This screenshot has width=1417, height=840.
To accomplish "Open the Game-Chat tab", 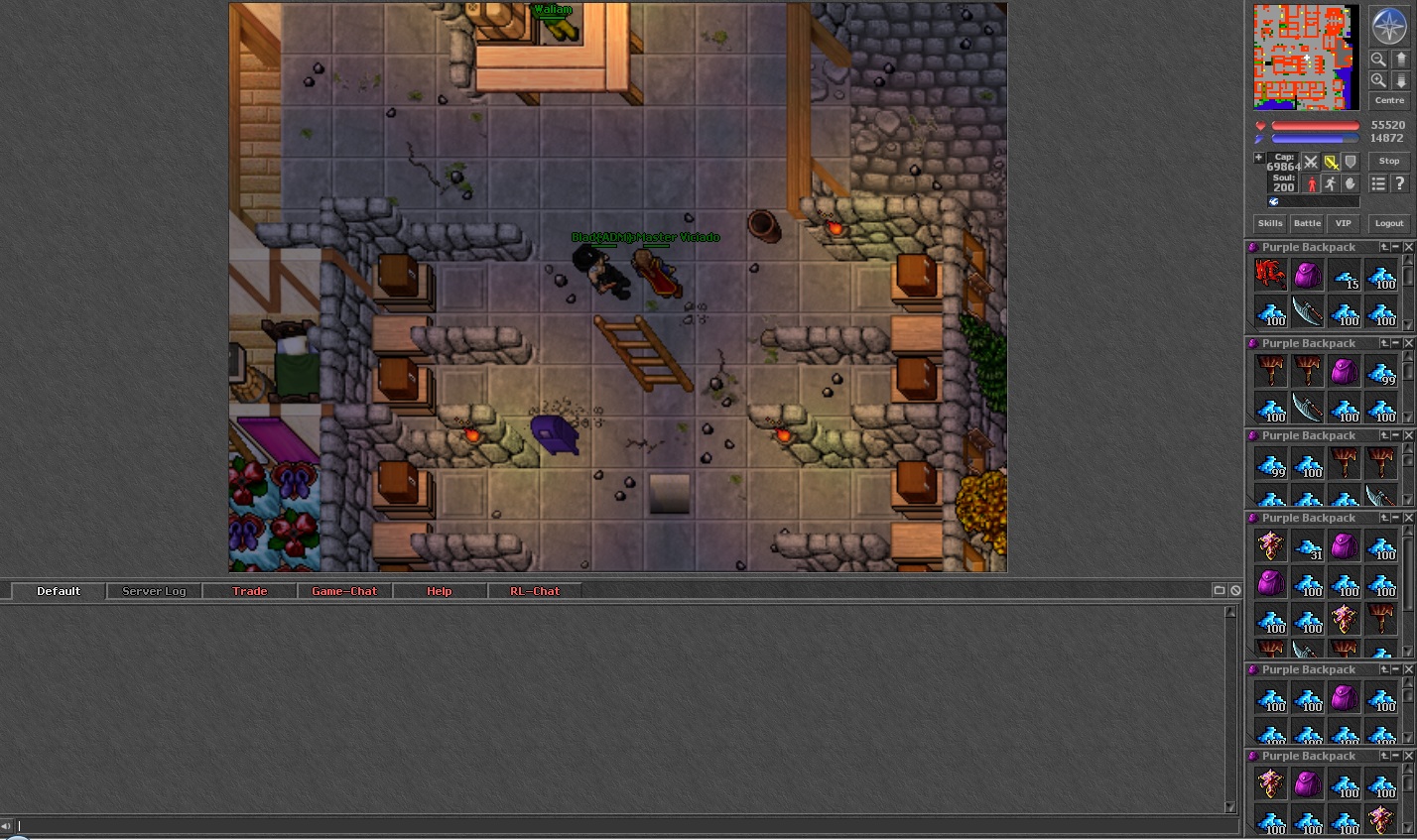I will point(344,591).
